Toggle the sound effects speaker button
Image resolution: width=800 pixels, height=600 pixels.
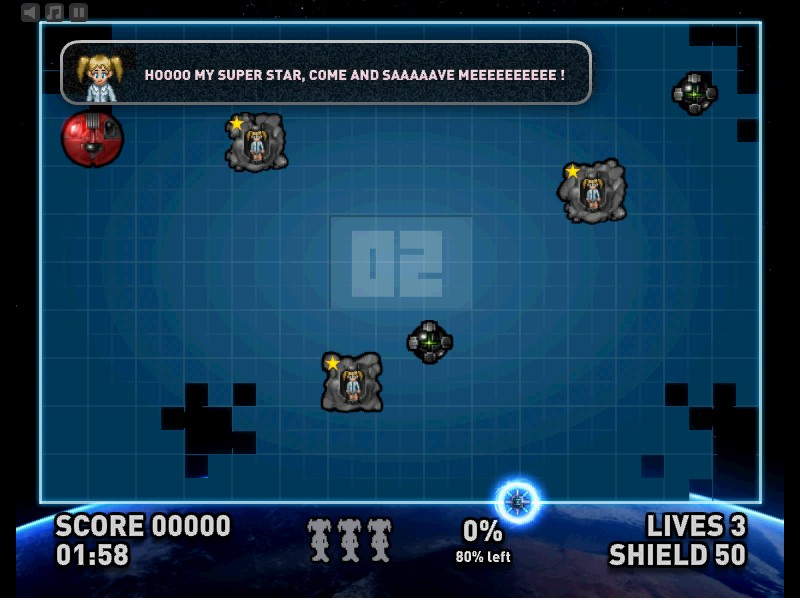coord(31,12)
